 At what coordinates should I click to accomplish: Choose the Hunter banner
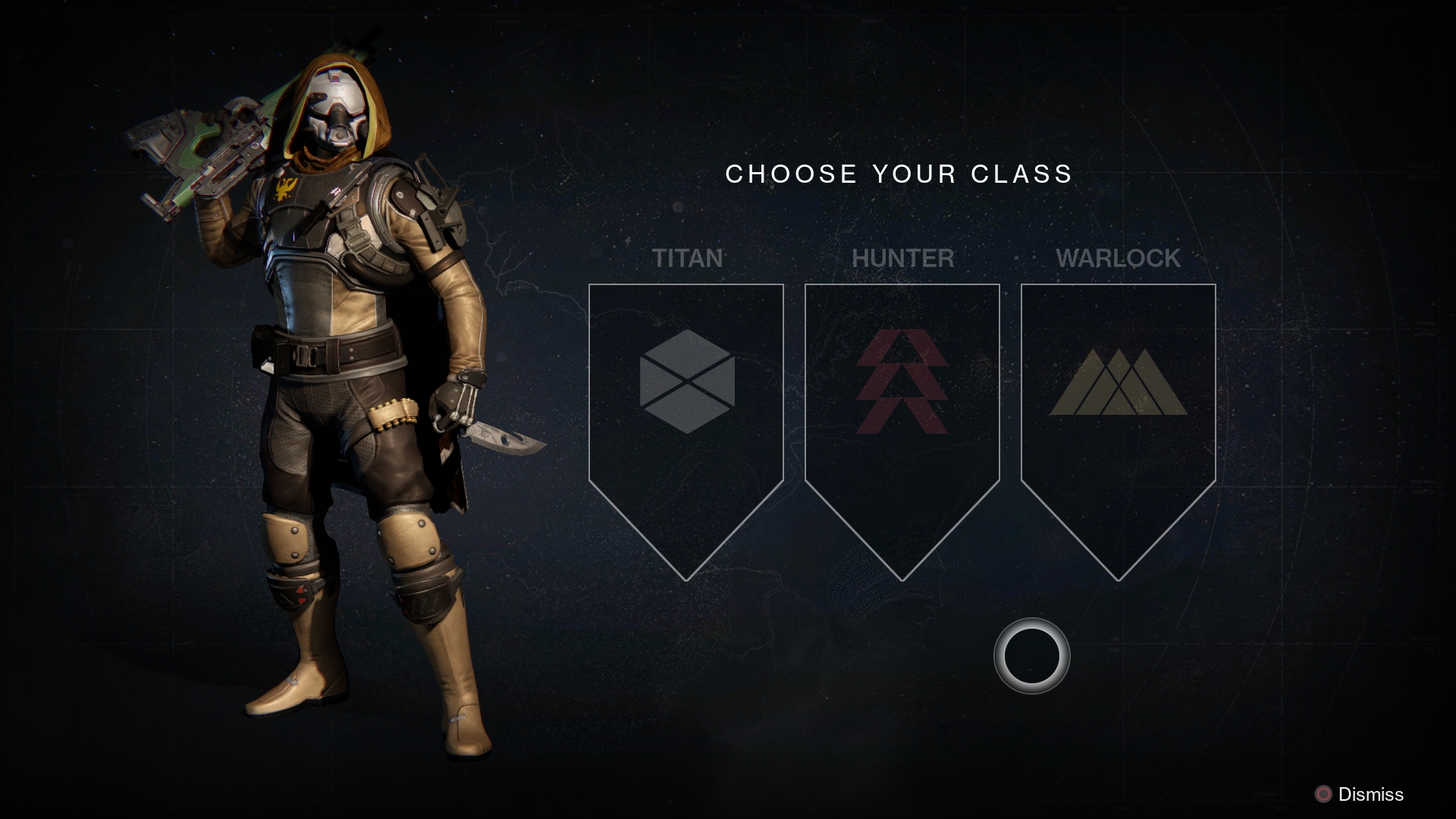[902, 425]
